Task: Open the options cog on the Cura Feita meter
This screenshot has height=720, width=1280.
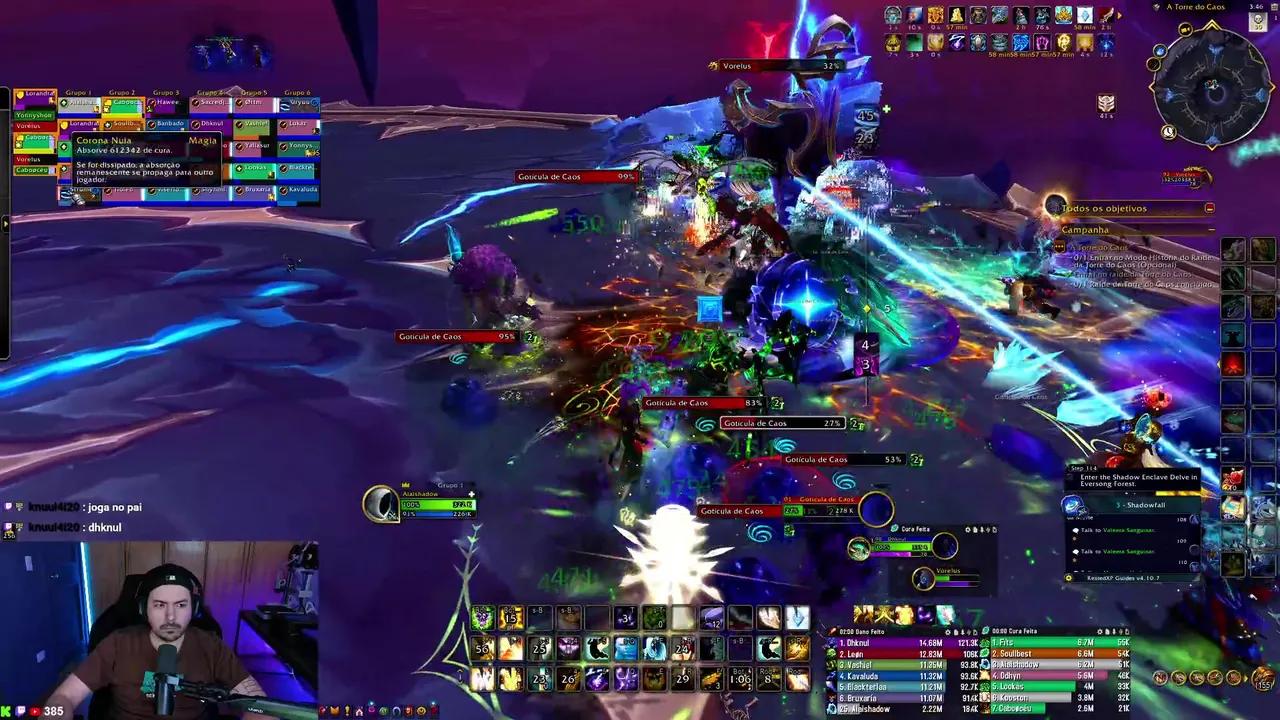Action: [x=1100, y=630]
